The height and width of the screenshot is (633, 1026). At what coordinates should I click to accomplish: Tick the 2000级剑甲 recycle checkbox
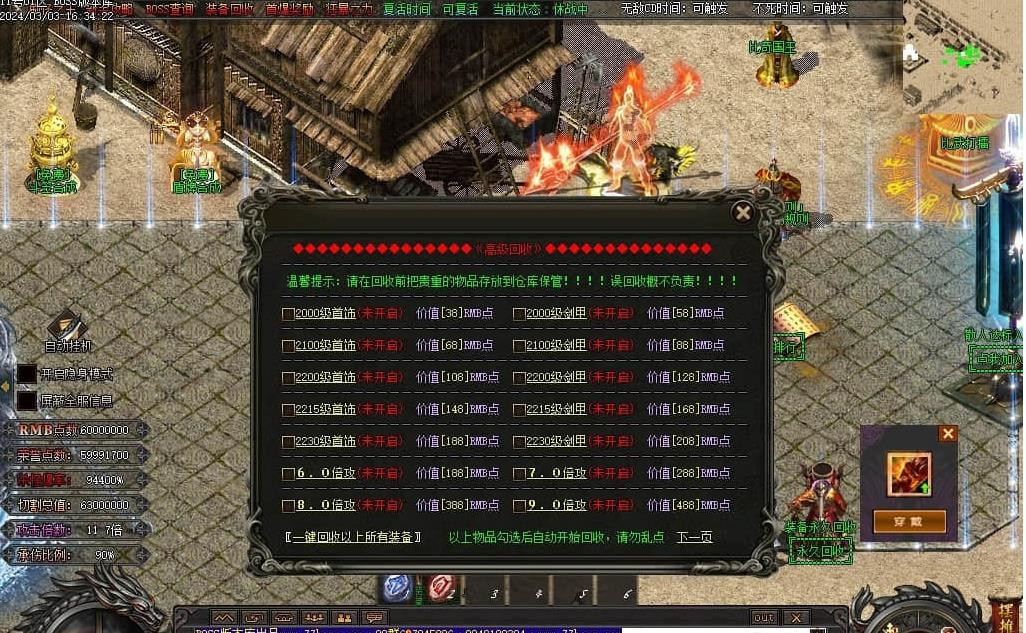coord(519,314)
